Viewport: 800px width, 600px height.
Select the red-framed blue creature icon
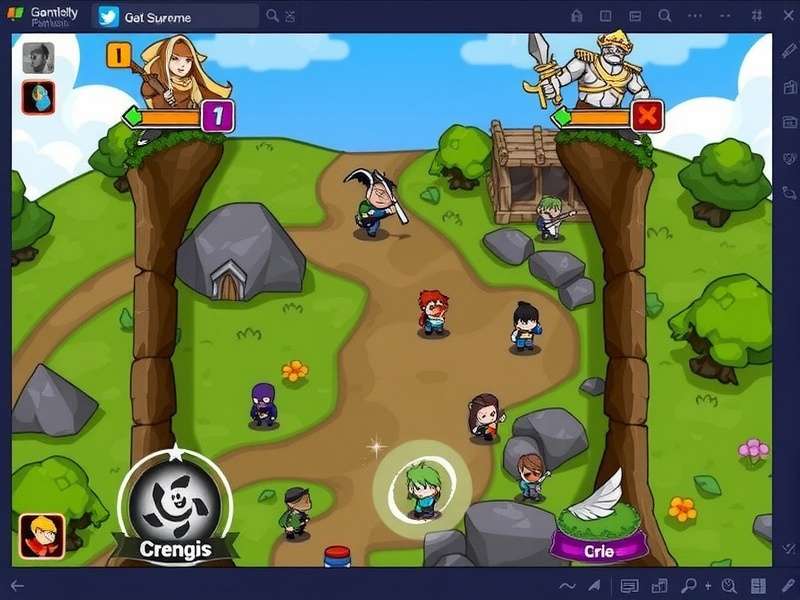(38, 97)
